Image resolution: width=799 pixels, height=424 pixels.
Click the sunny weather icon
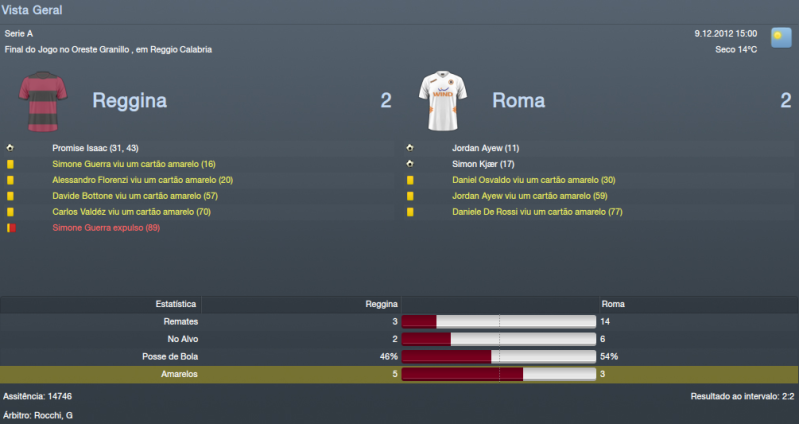781,37
